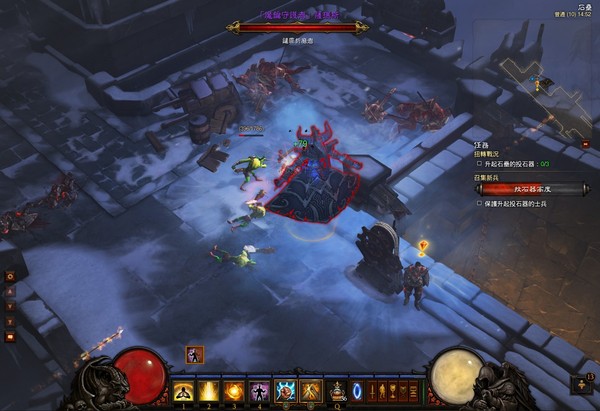
Task: Open the blue town portal
Action: pos(357,391)
